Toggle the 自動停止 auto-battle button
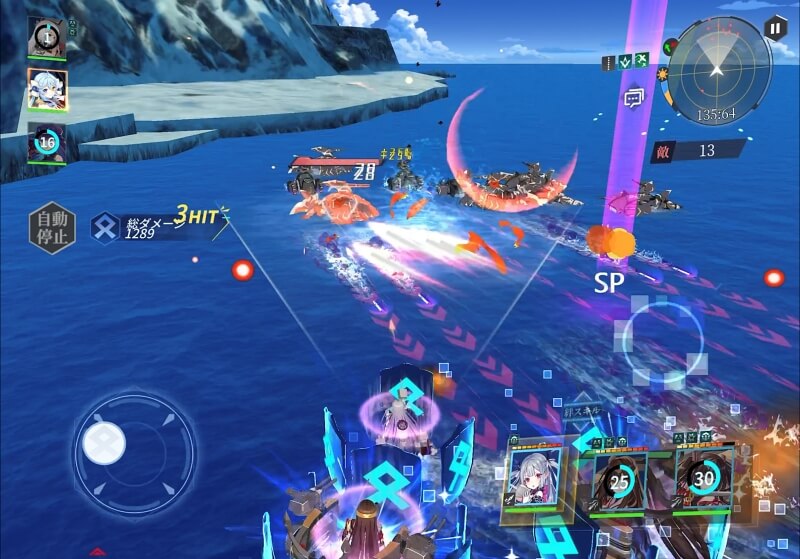The image size is (800, 559). (51, 226)
